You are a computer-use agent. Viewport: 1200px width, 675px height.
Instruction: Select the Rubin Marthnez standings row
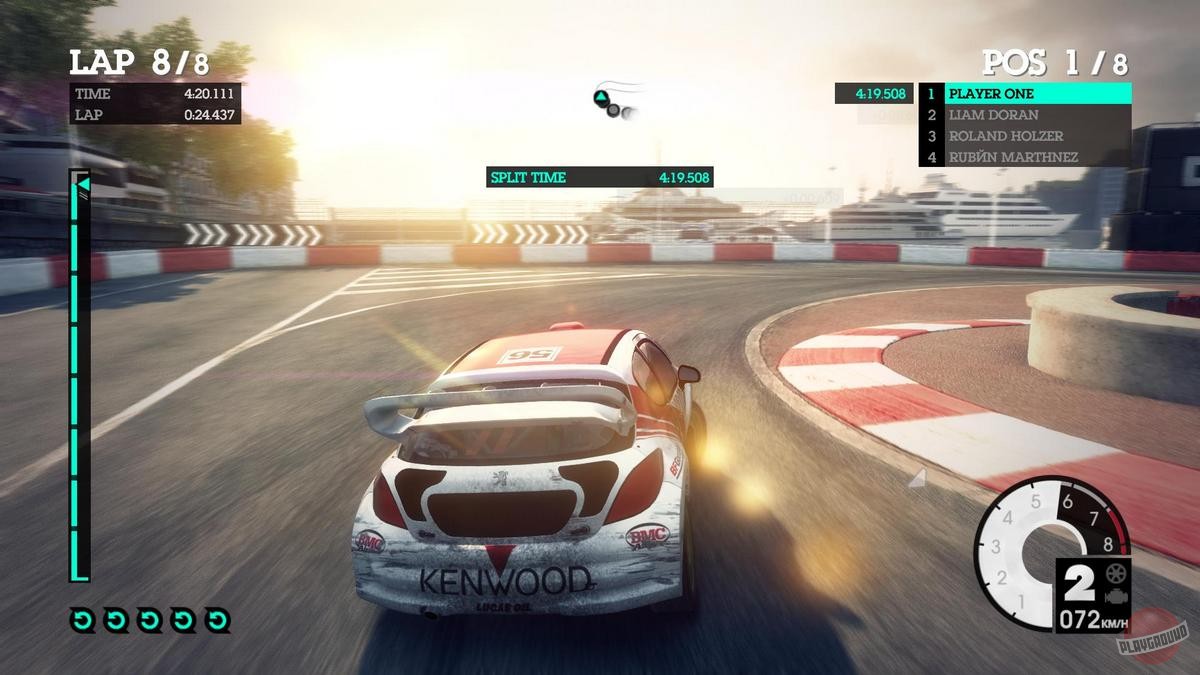click(1024, 157)
